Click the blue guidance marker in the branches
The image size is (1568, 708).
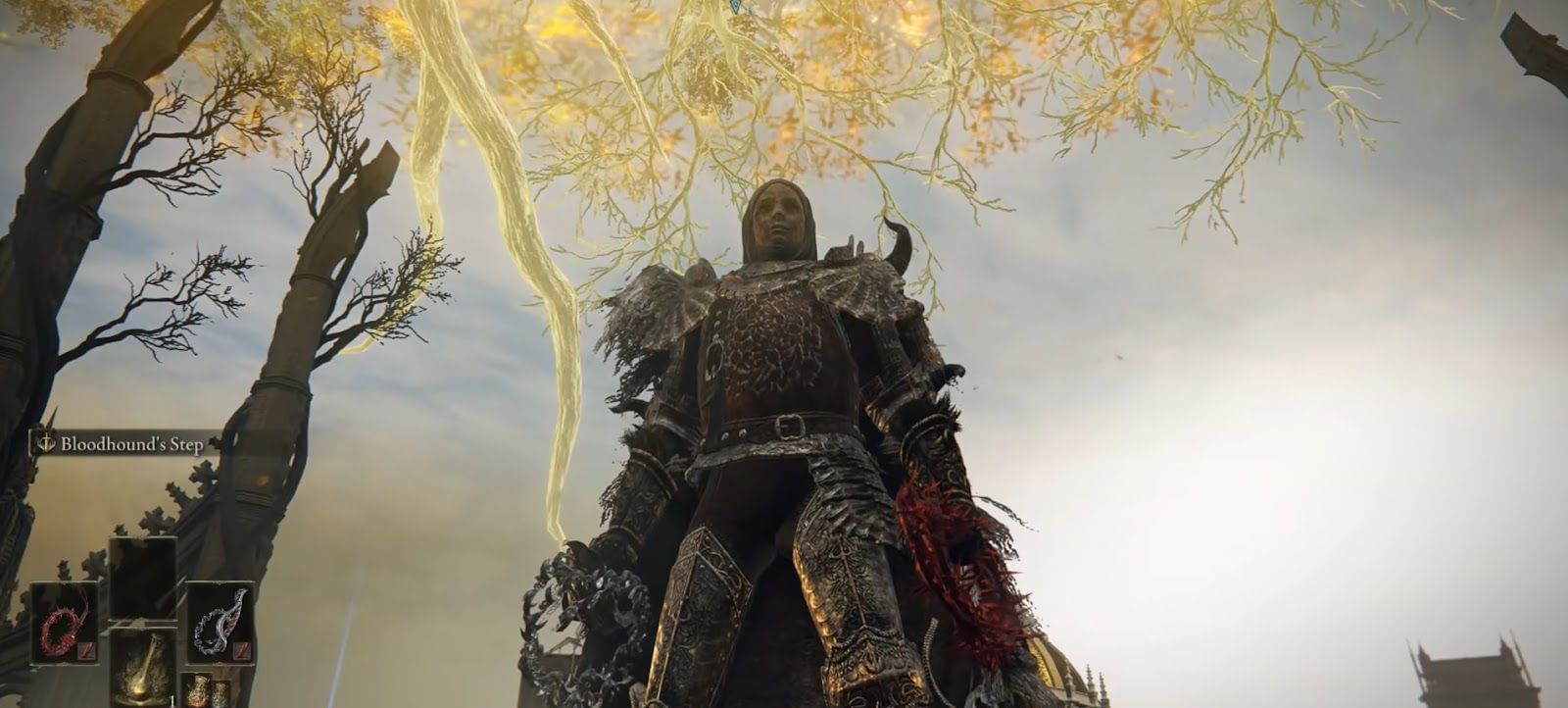click(x=735, y=6)
